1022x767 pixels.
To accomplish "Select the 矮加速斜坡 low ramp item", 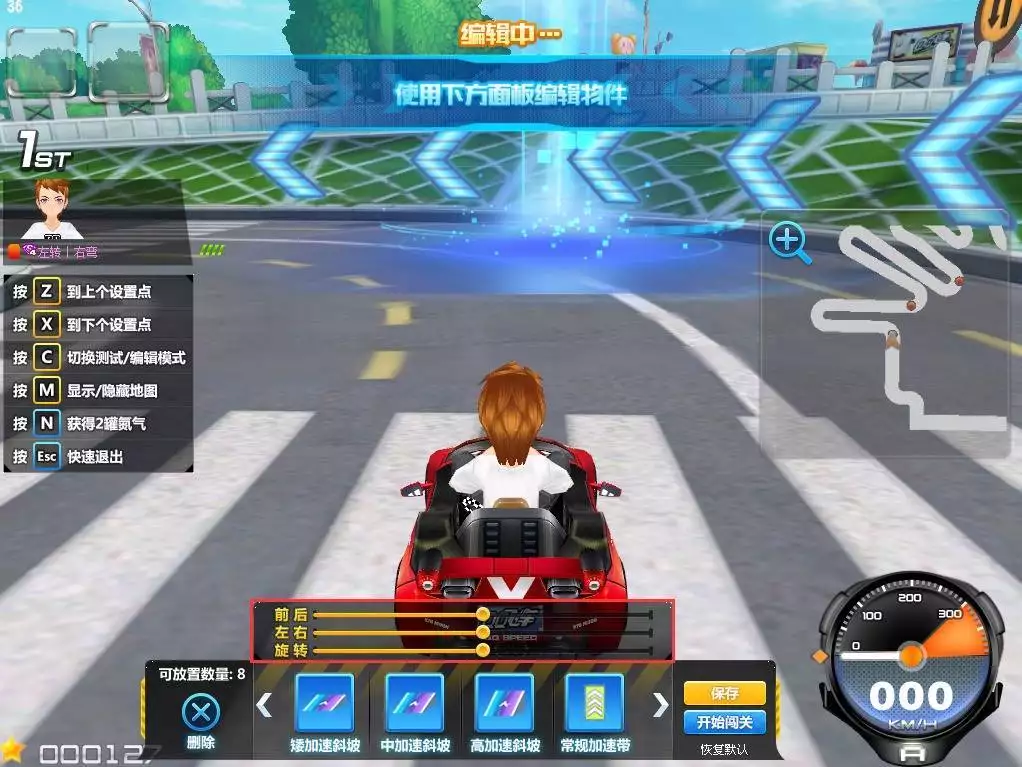I will click(324, 703).
